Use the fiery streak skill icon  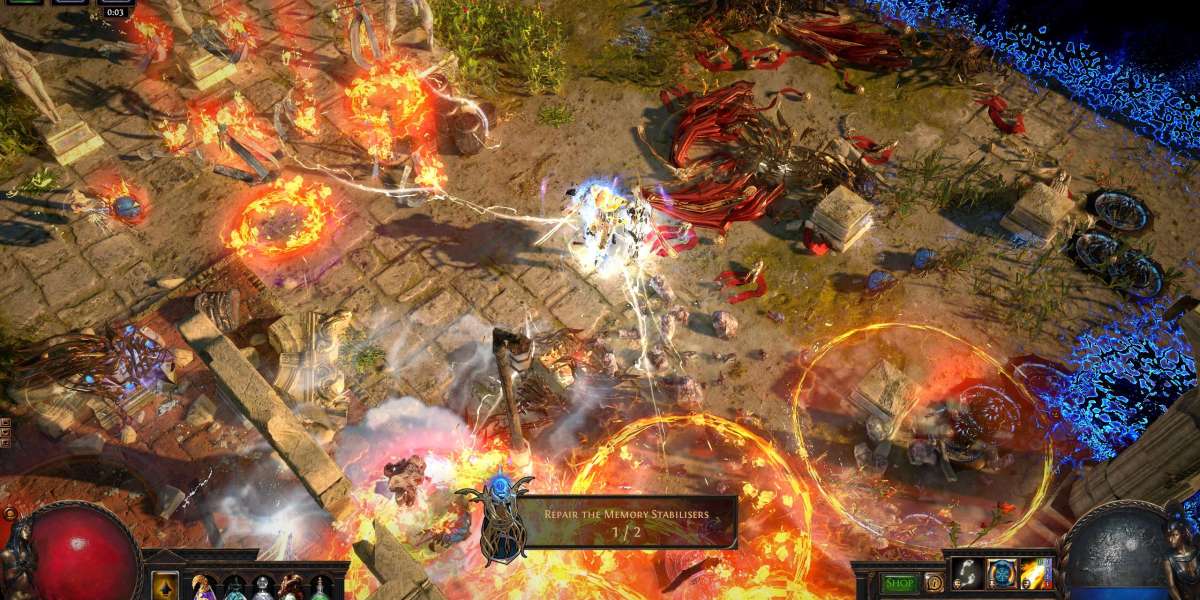[1036, 574]
